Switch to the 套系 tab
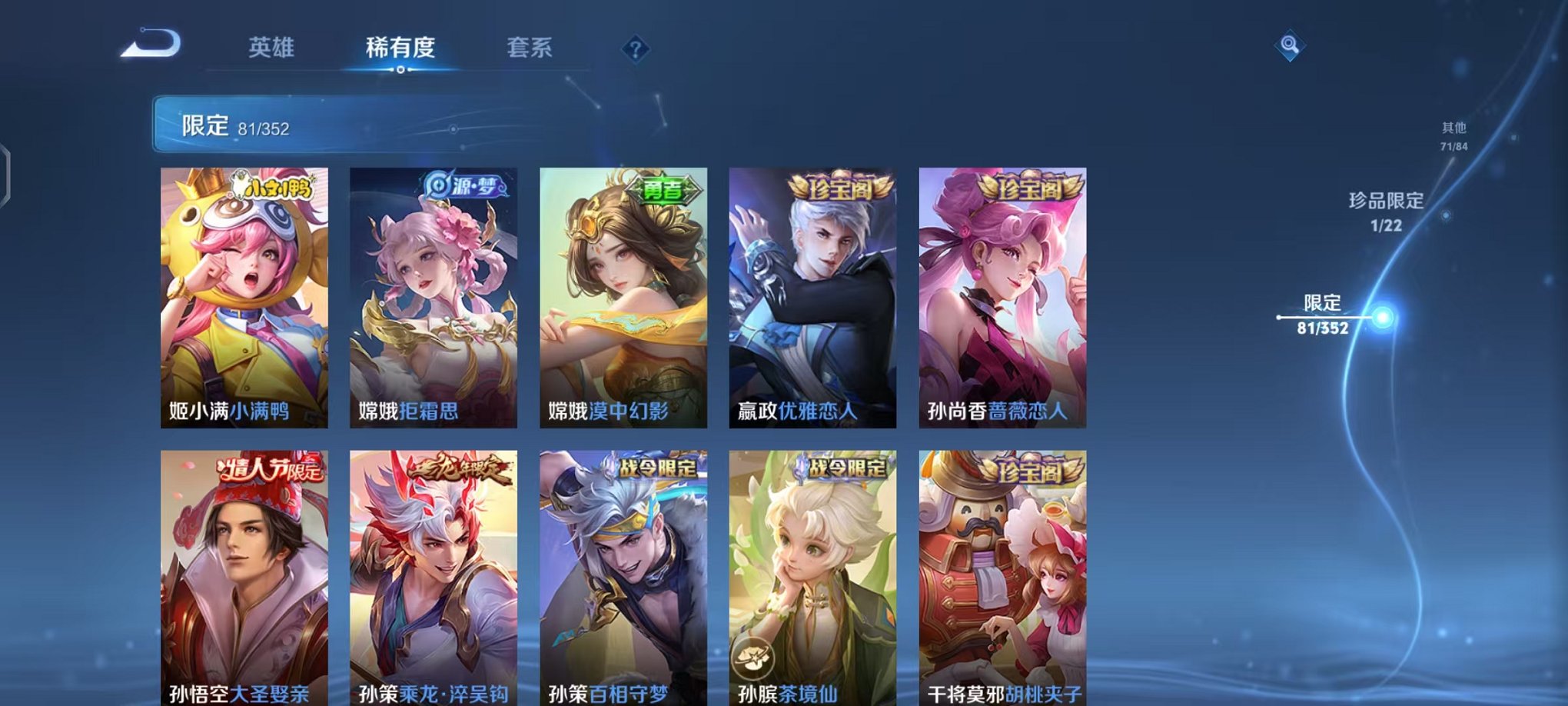Viewport: 1568px width, 706px height. 537,48
